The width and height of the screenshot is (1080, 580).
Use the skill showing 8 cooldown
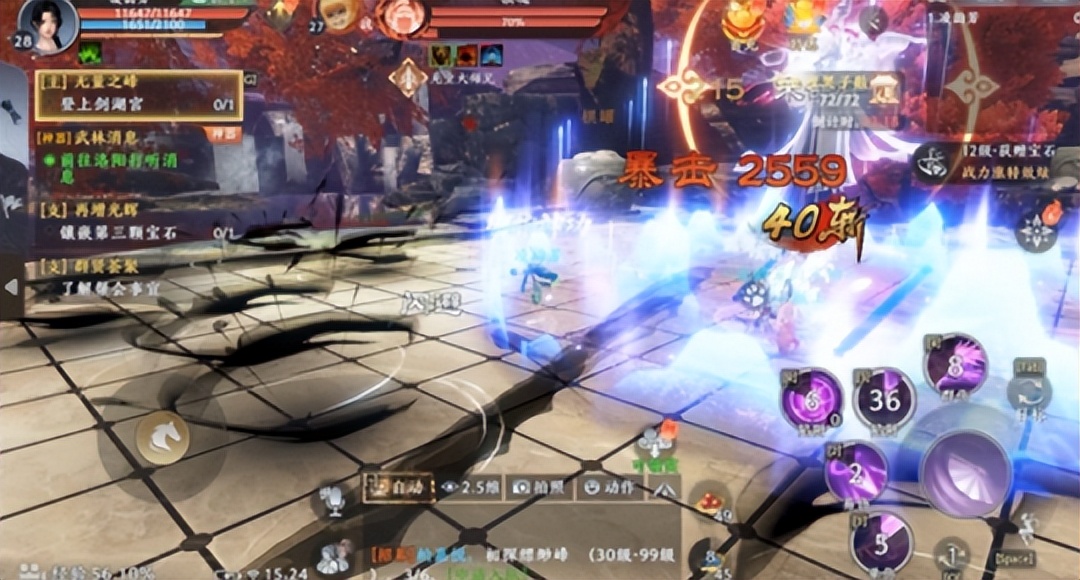click(x=955, y=364)
